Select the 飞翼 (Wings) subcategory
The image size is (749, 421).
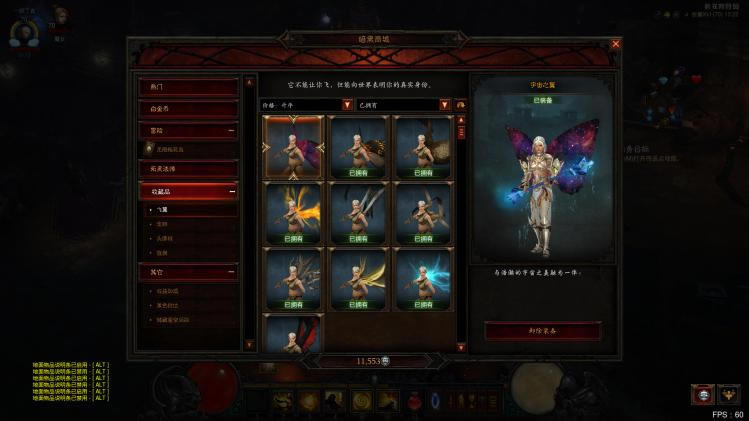tap(165, 211)
